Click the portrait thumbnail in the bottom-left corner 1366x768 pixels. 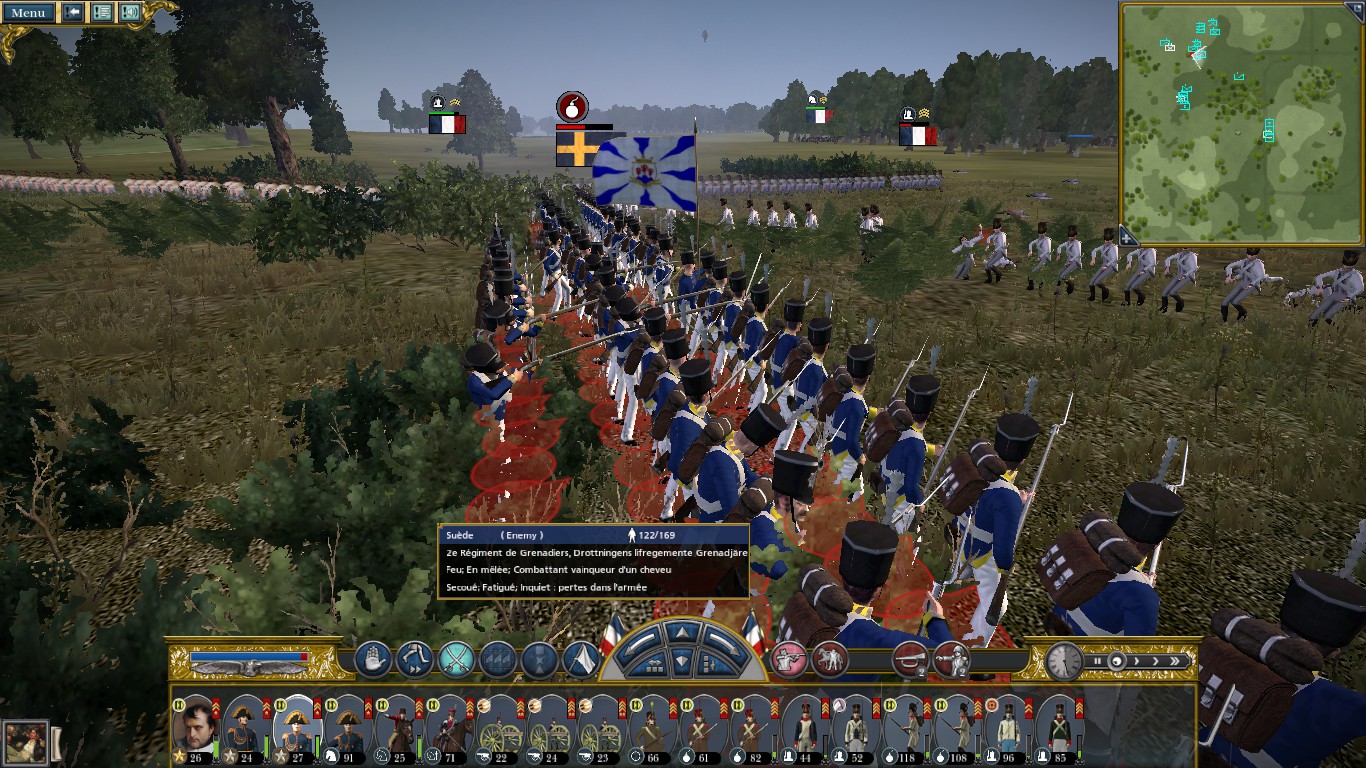coord(25,743)
